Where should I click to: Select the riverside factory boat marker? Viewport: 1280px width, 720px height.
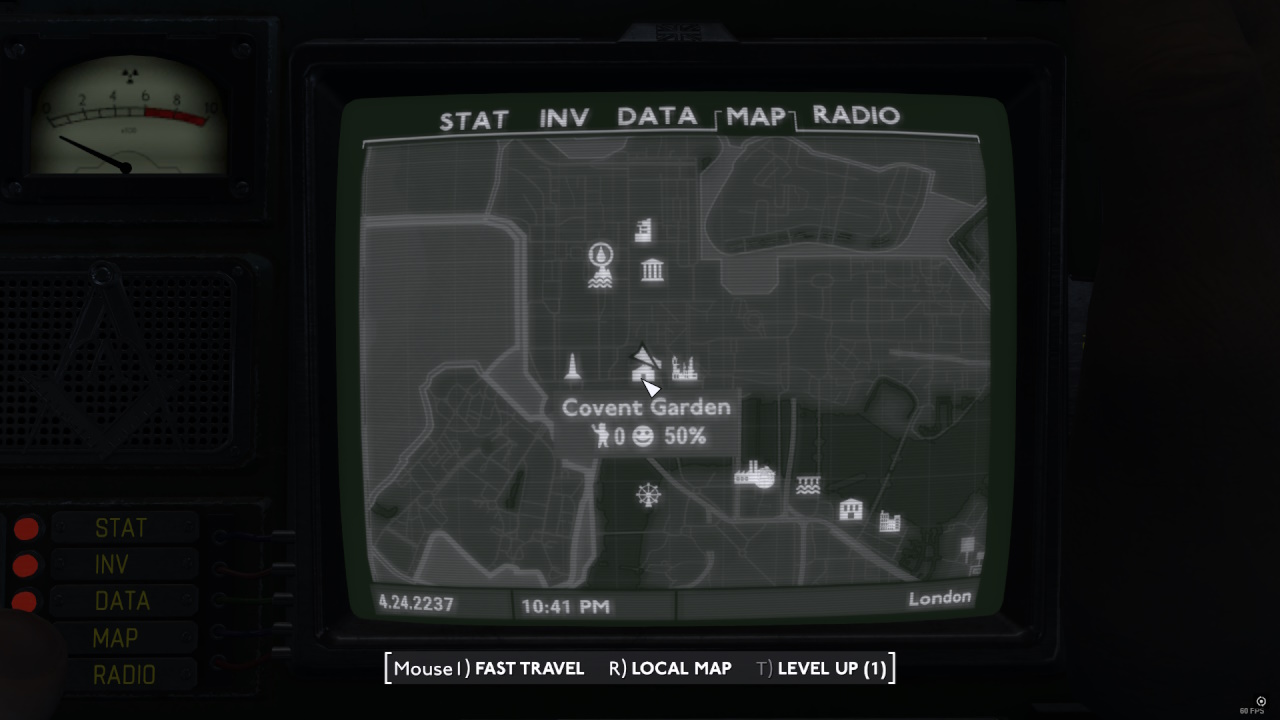click(756, 477)
